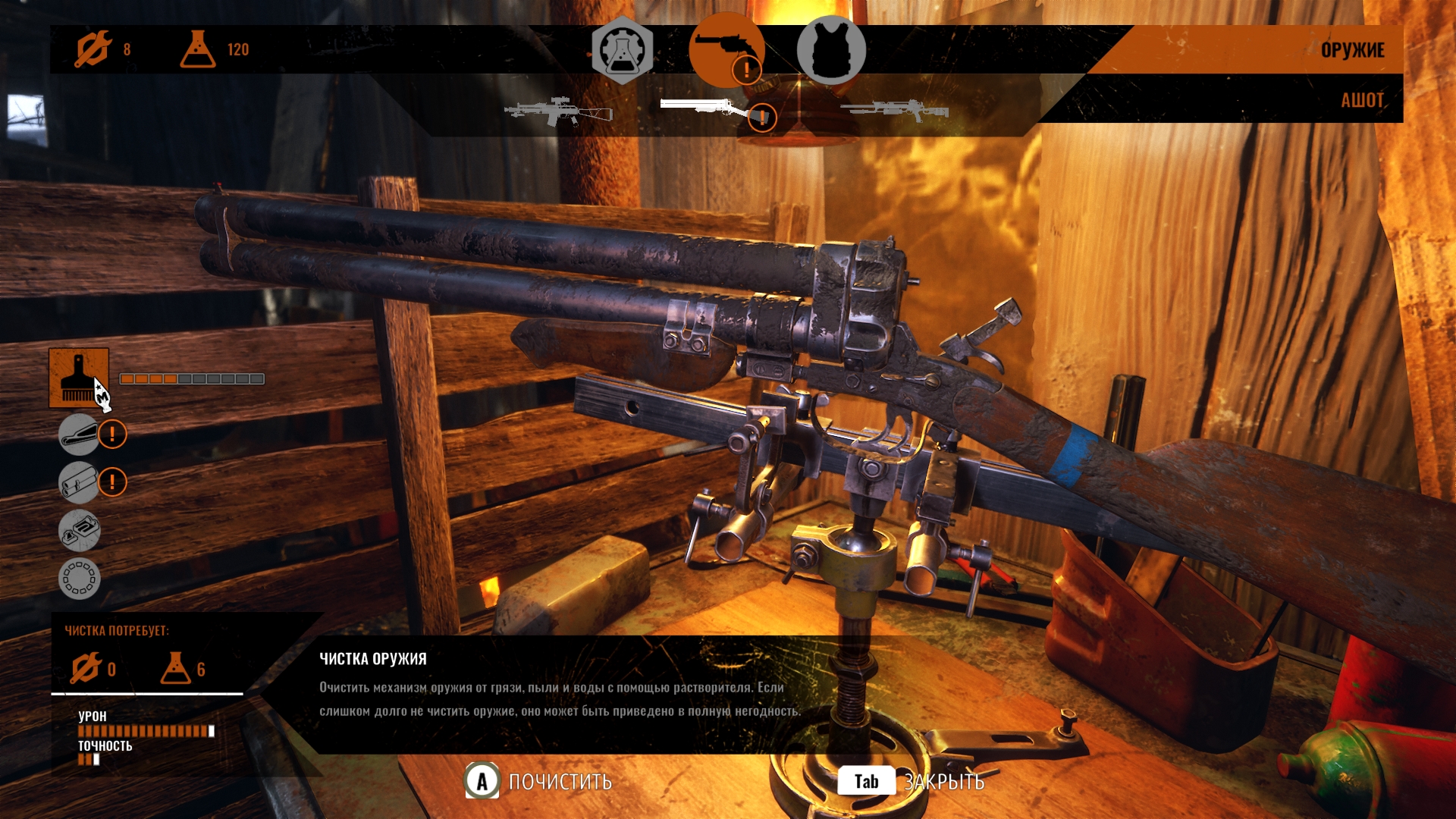Screen dimensions: 1456x819
Task: Switch to the weapons tab with revolver icon
Action: [x=726, y=50]
